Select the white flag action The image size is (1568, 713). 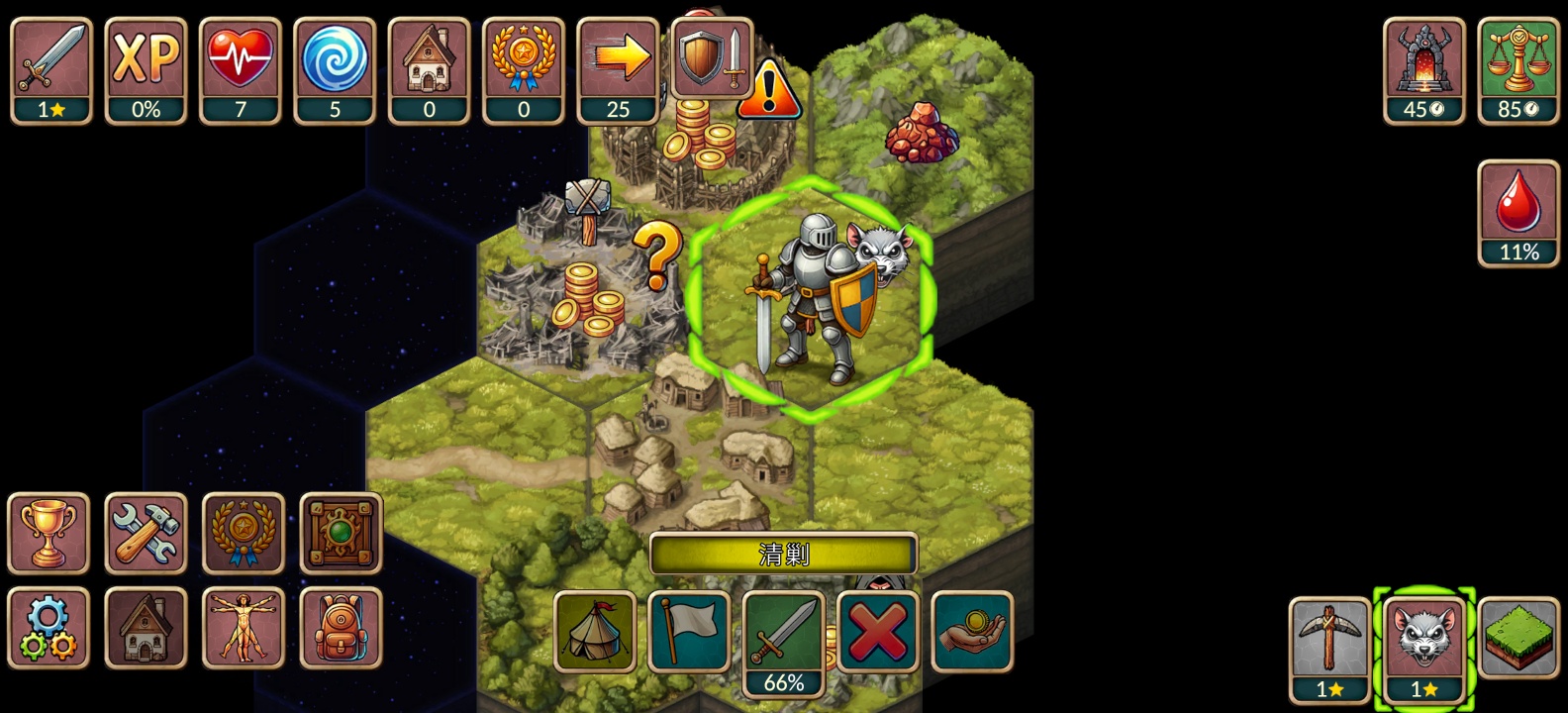coord(689,632)
